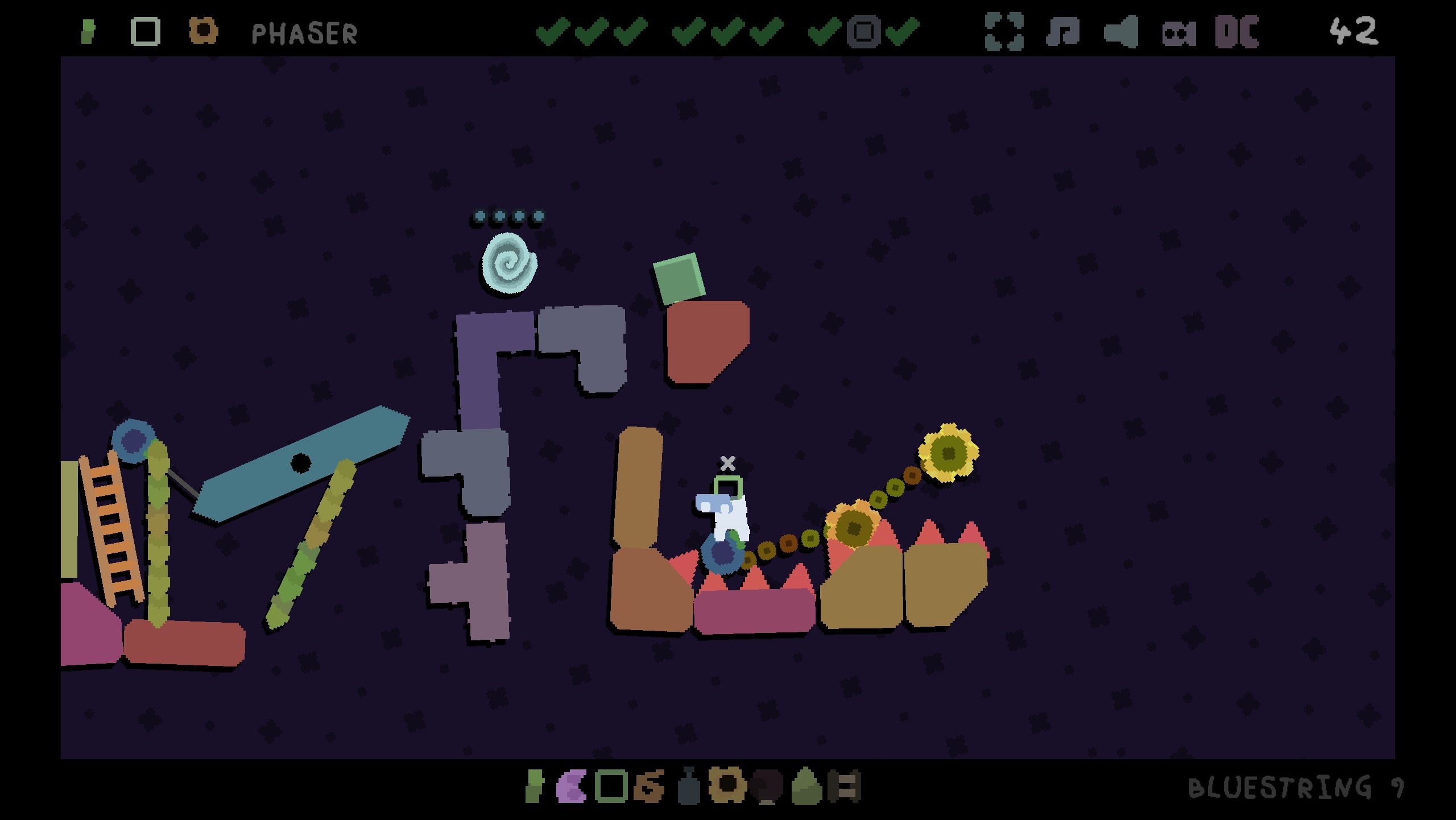1456x820 pixels.
Task: Choose the dark blue bottle item
Action: pos(689,787)
